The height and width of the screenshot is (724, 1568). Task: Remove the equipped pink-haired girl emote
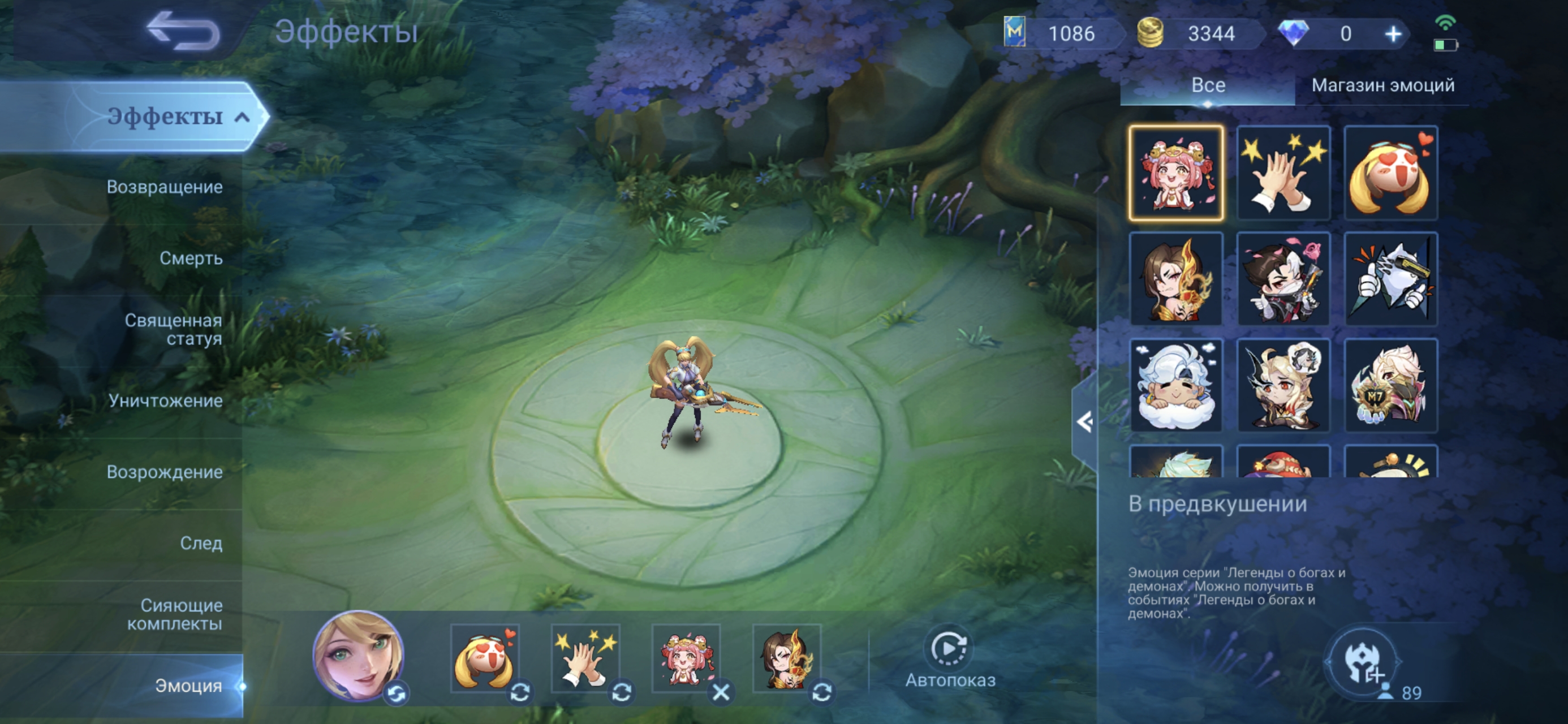721,692
